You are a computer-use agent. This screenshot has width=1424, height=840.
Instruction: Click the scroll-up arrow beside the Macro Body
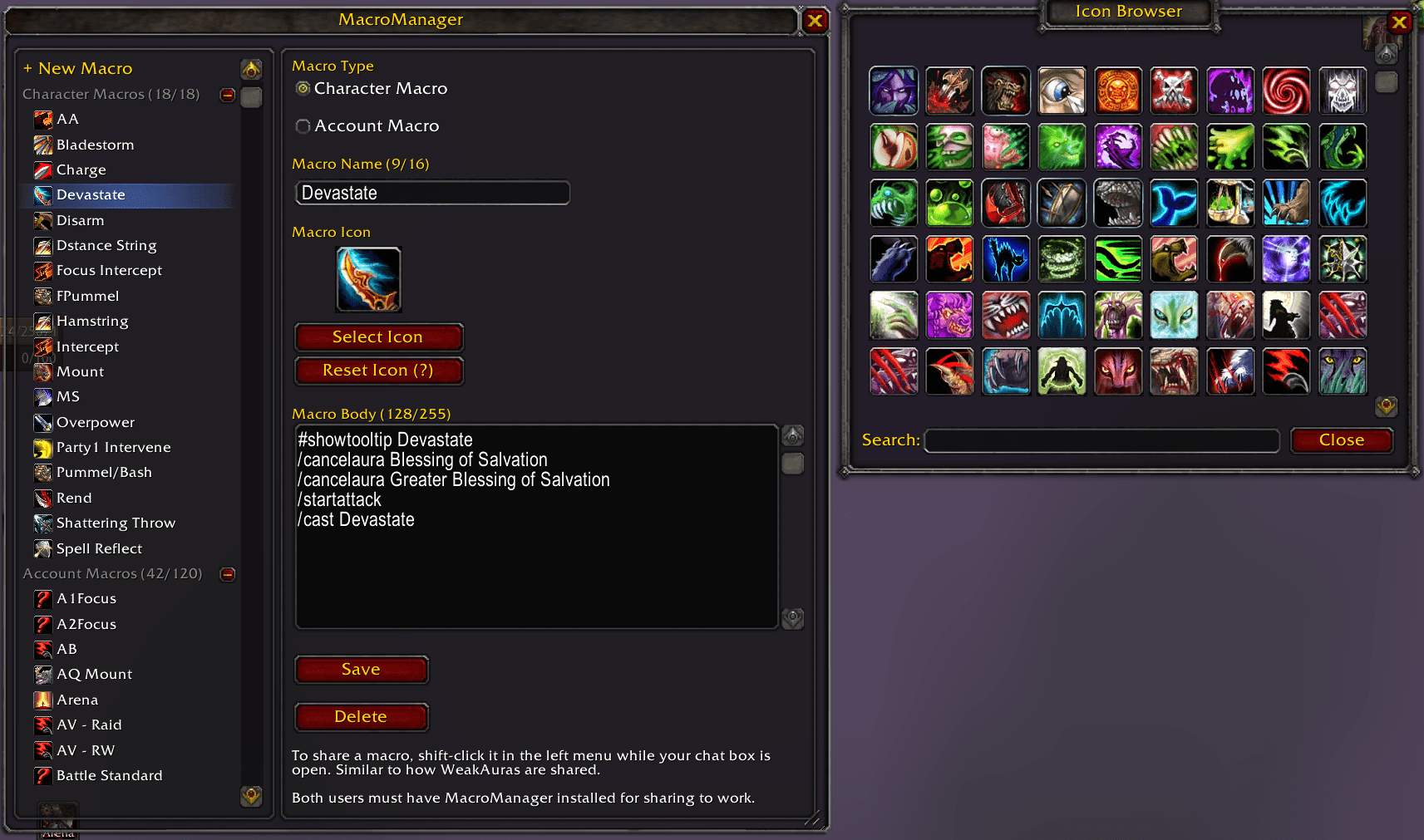[792, 435]
